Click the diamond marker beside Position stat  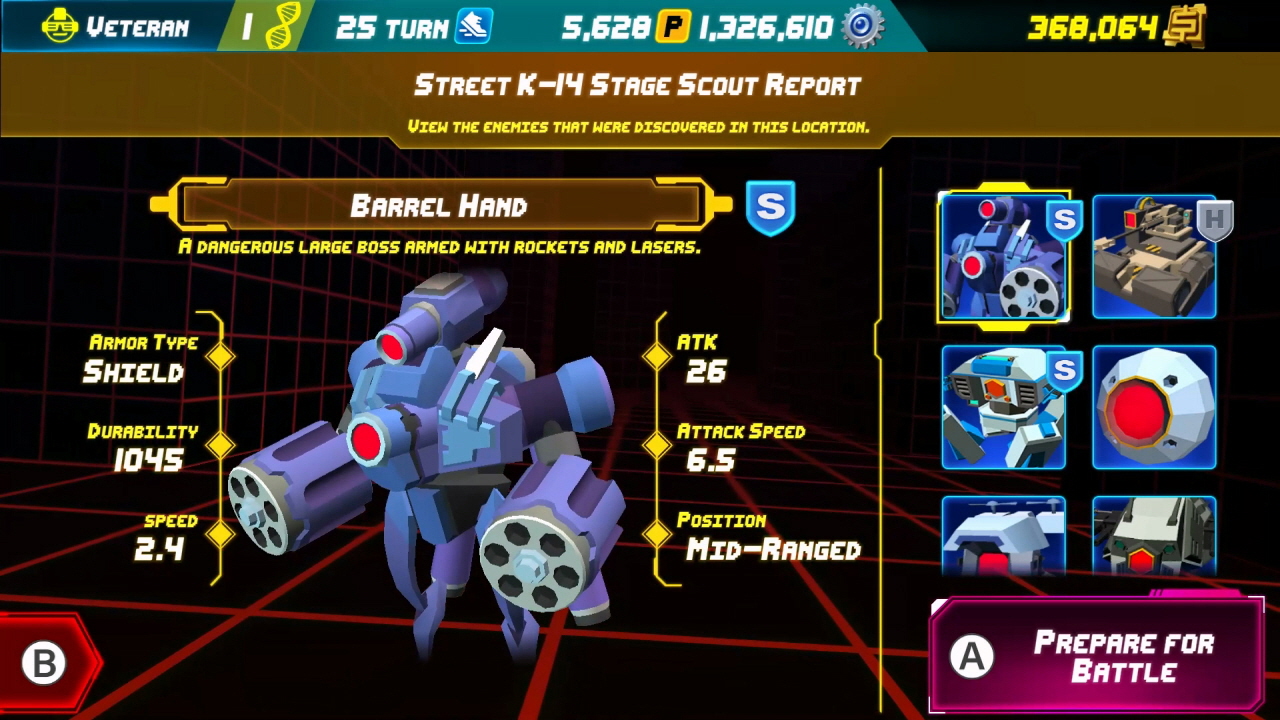657,535
